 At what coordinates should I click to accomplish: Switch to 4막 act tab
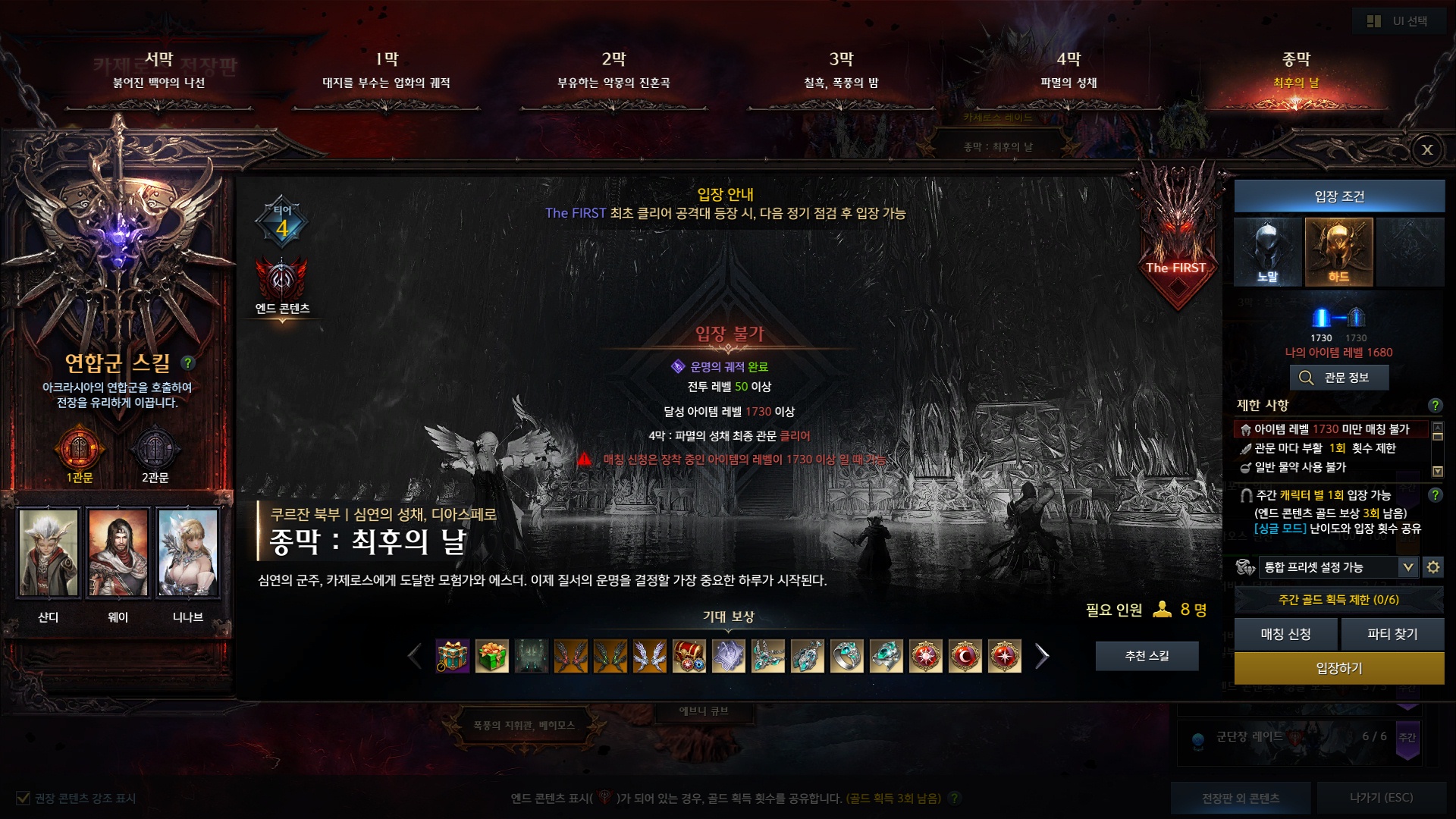click(x=1068, y=70)
